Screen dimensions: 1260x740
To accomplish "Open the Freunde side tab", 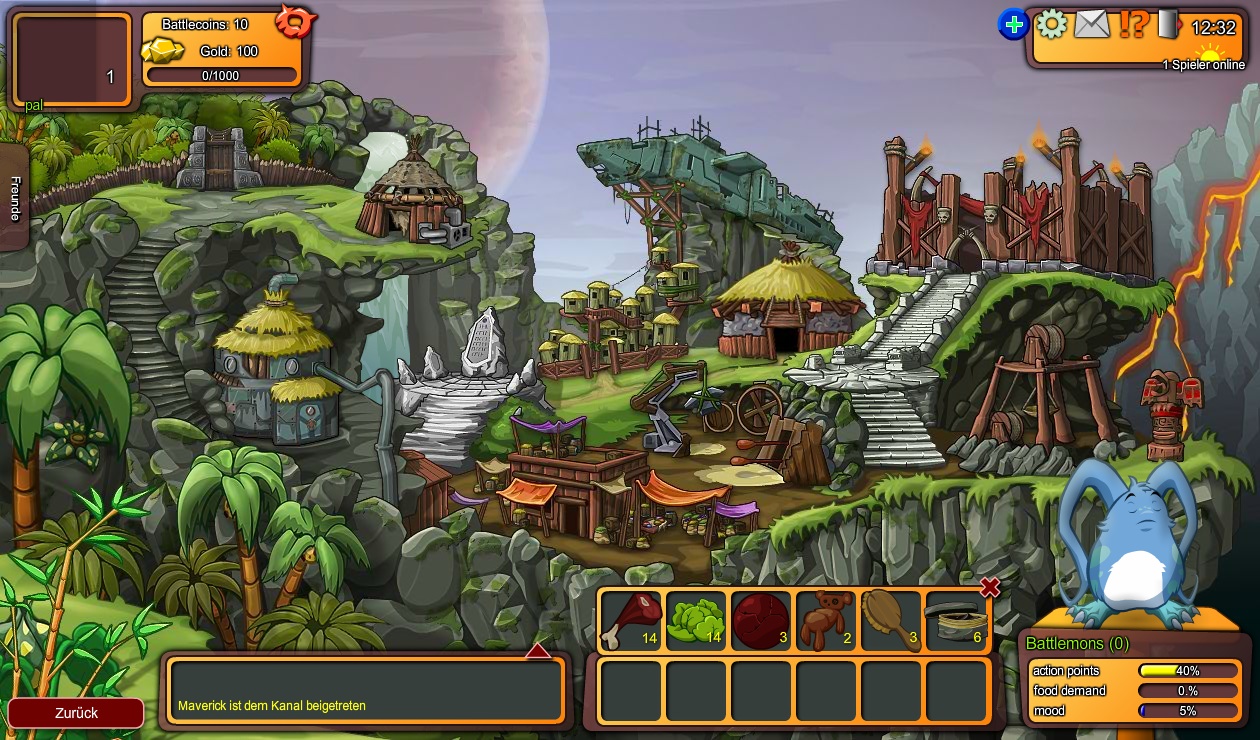I will [x=14, y=197].
